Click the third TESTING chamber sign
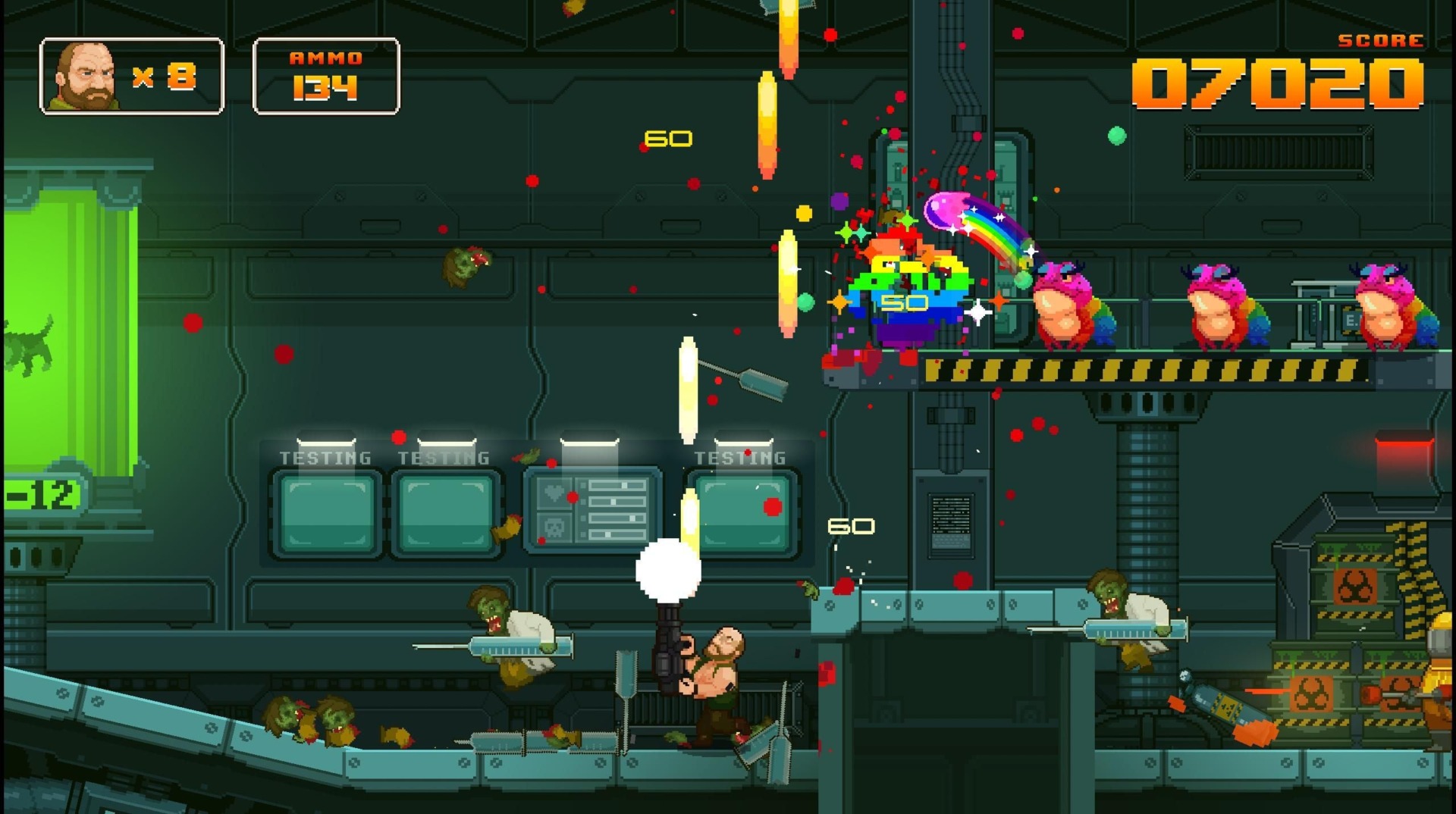1456x814 pixels. (739, 458)
